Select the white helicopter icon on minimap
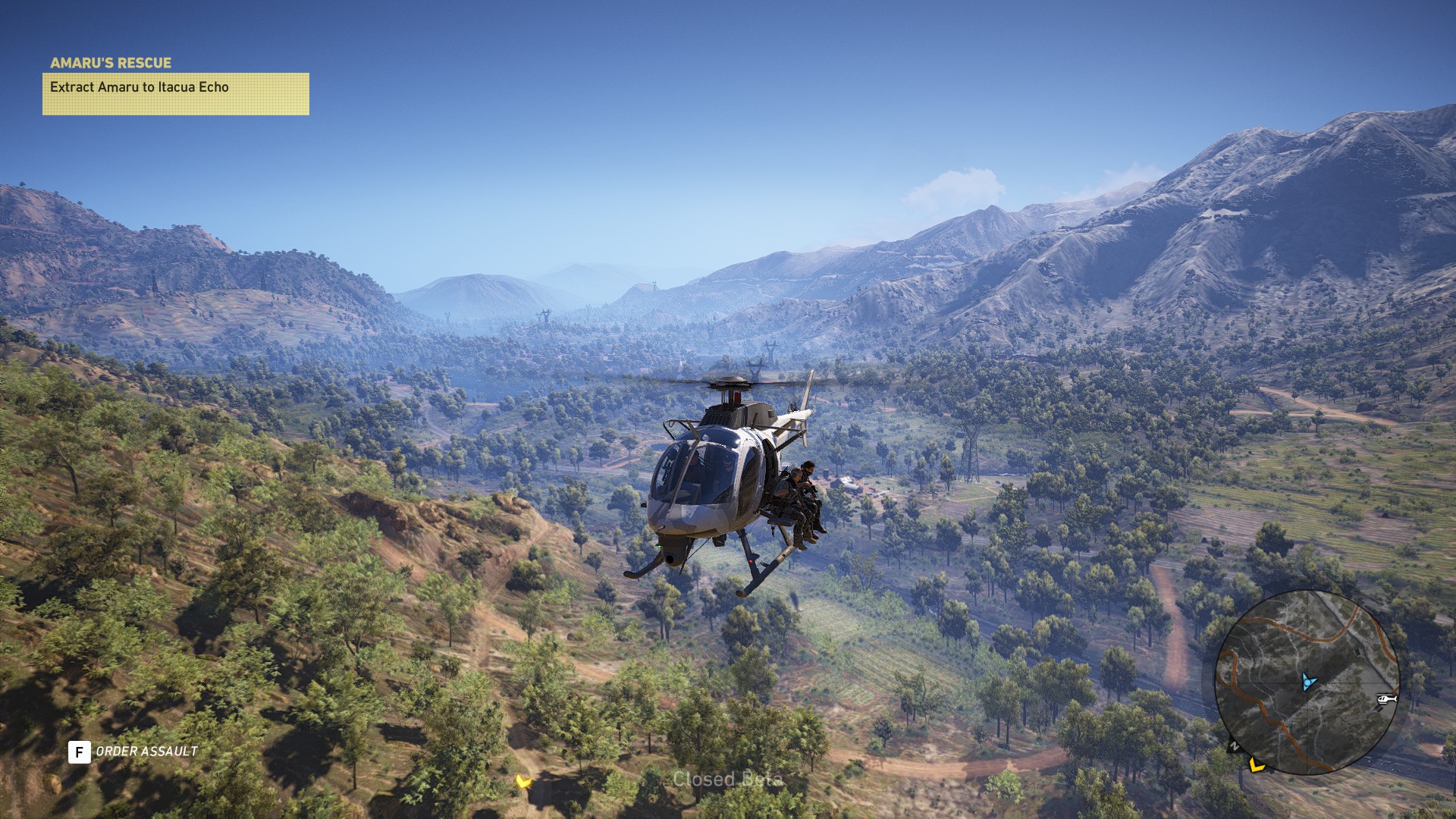 [x=1386, y=698]
